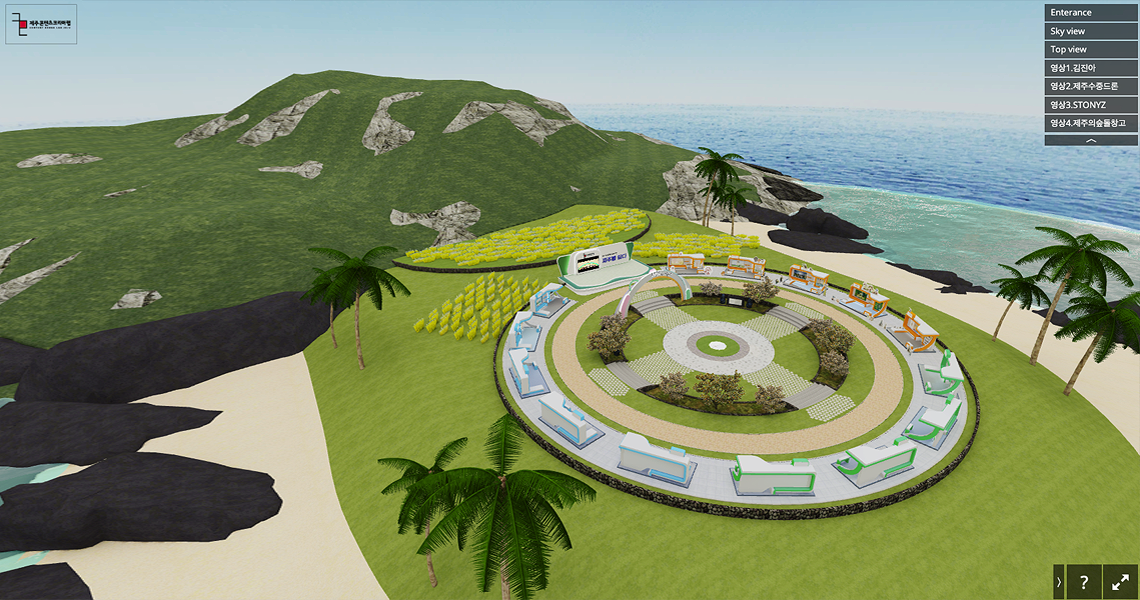Play the 영상3.STONYZ video entry
The height and width of the screenshot is (600, 1140).
pyautogui.click(x=1091, y=104)
